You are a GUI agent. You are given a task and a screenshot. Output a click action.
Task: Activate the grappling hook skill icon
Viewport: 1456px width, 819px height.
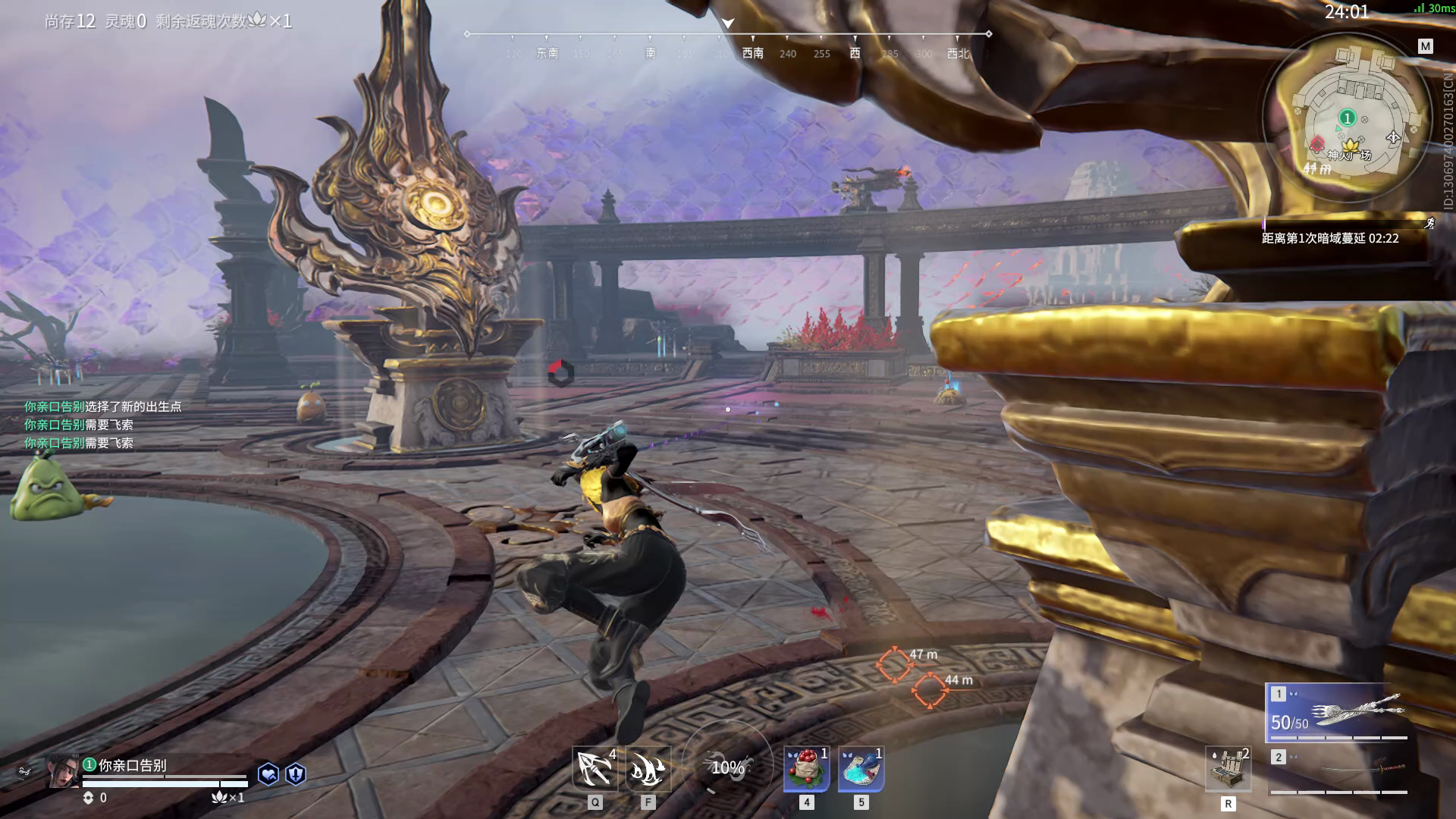(595, 769)
